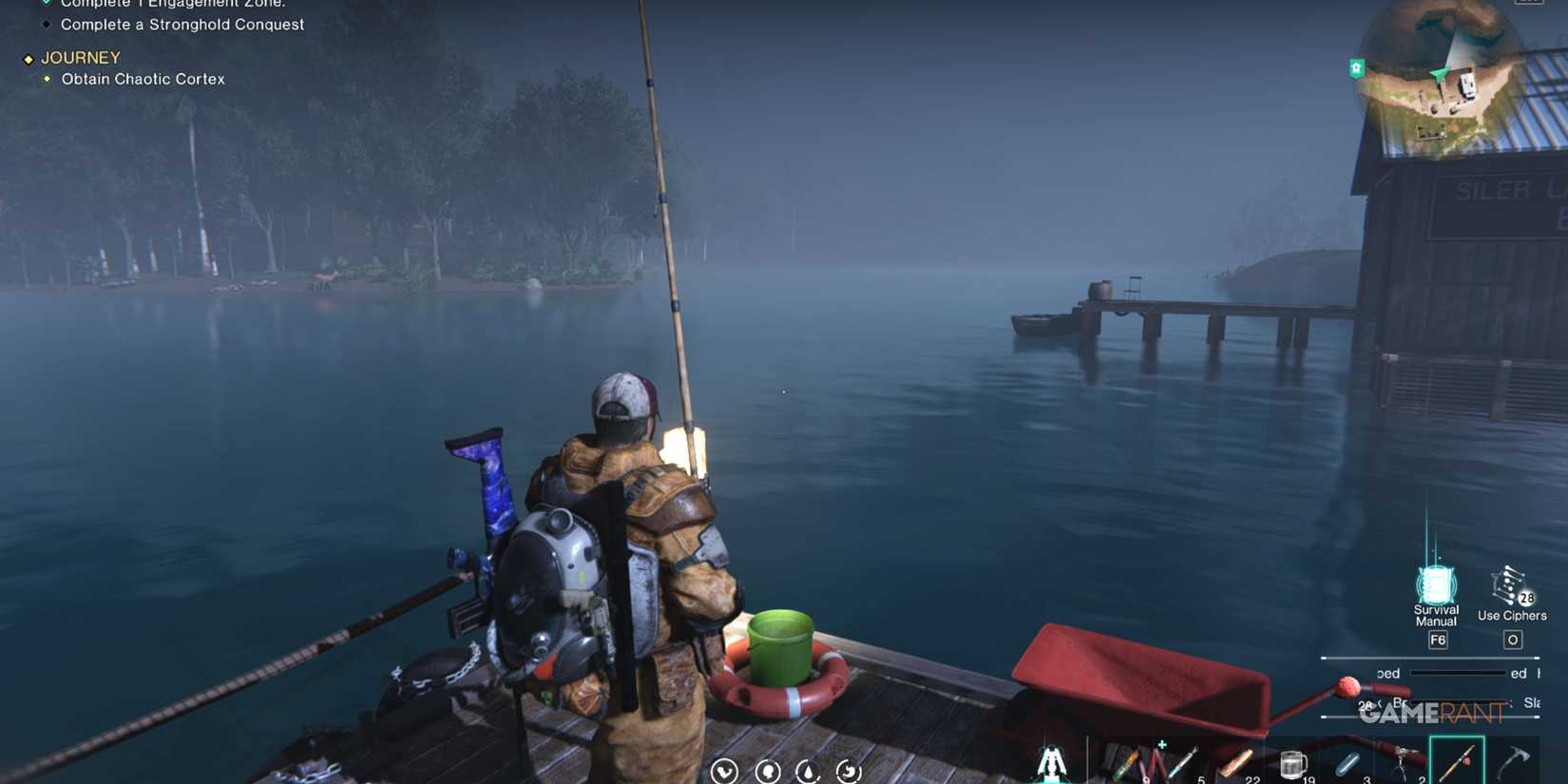Image resolution: width=1568 pixels, height=784 pixels.
Task: Click the water droplet status icon
Action: click(807, 773)
